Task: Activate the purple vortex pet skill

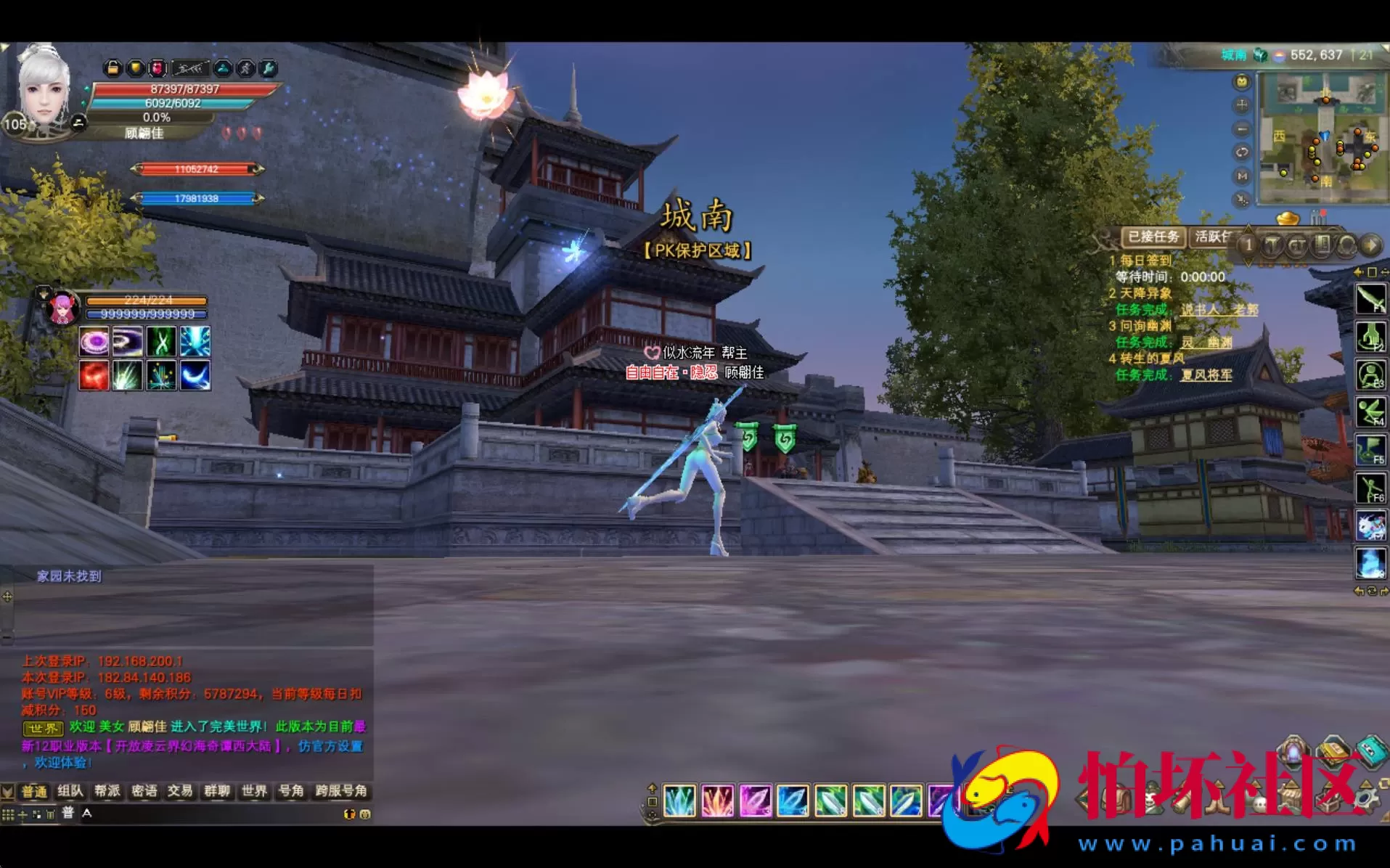Action: pyautogui.click(x=94, y=341)
